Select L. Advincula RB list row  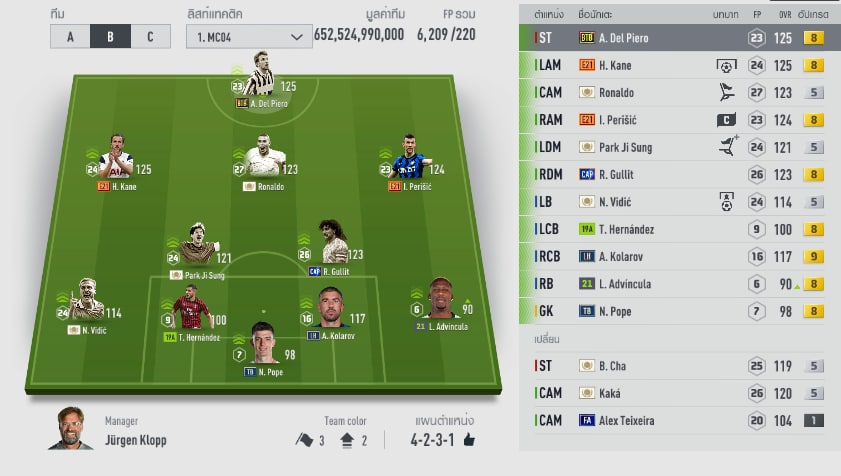point(680,284)
